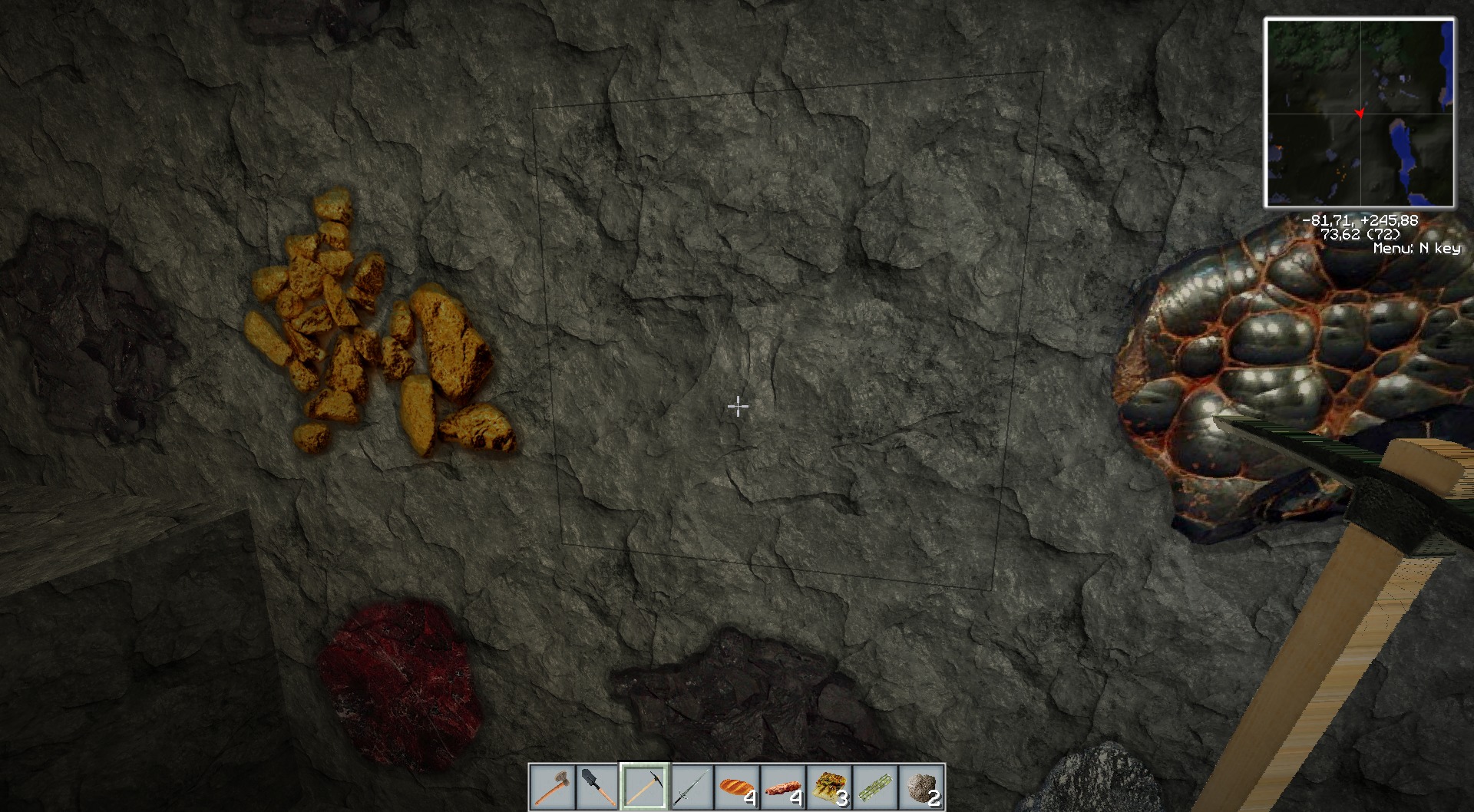1474x812 pixels.
Task: Select the bread loaf slot
Action: click(x=736, y=787)
